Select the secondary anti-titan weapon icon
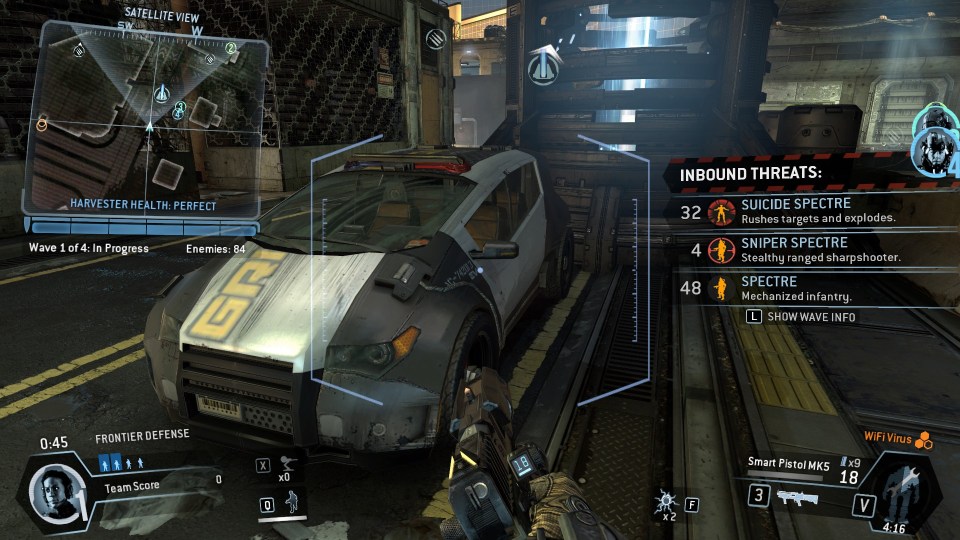The image size is (960, 540). pos(797,497)
